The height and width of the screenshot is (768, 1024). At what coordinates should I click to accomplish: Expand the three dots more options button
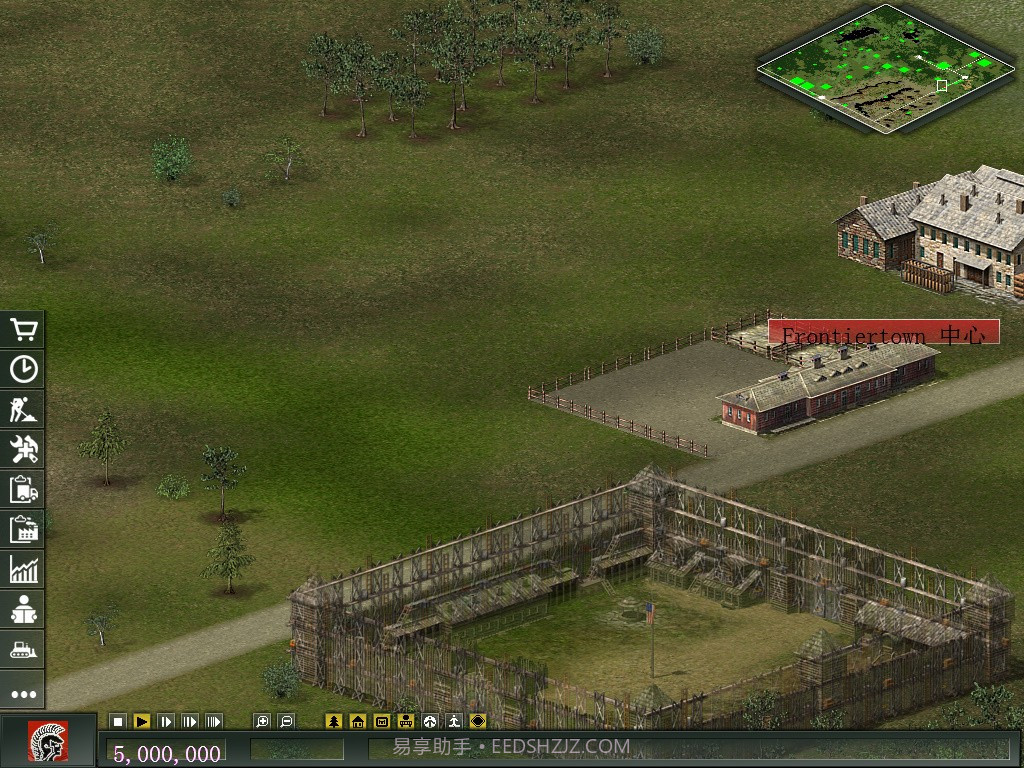(23, 693)
